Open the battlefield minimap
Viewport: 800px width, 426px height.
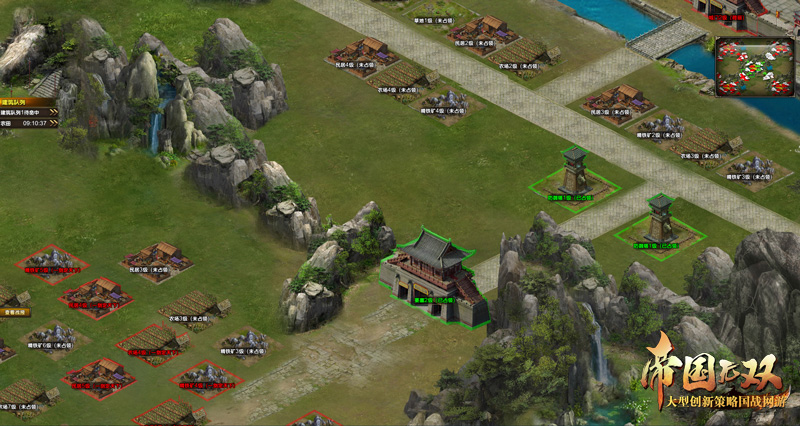pyautogui.click(x=754, y=66)
